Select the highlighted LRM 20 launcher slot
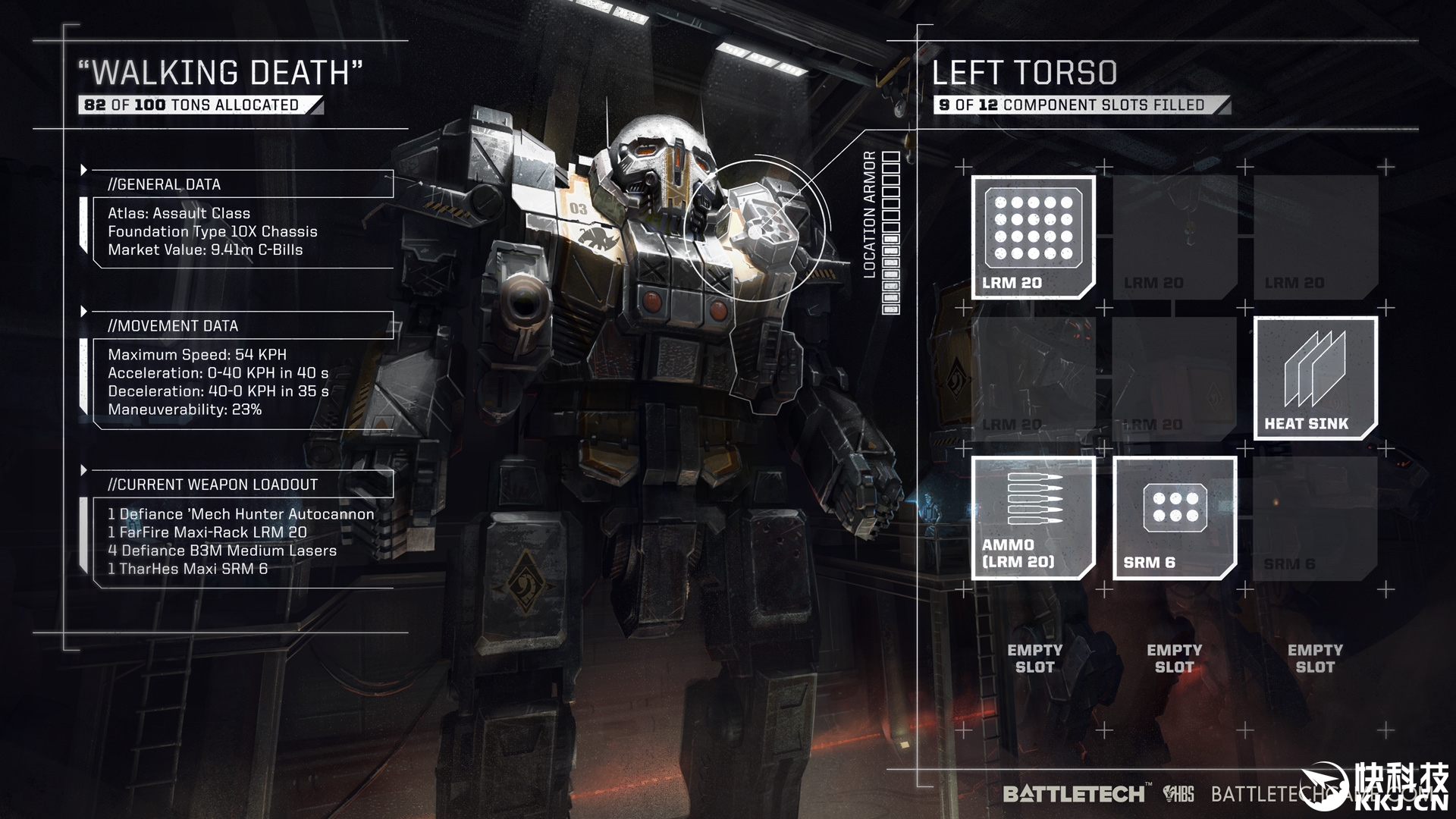The width and height of the screenshot is (1456, 819). [1034, 237]
